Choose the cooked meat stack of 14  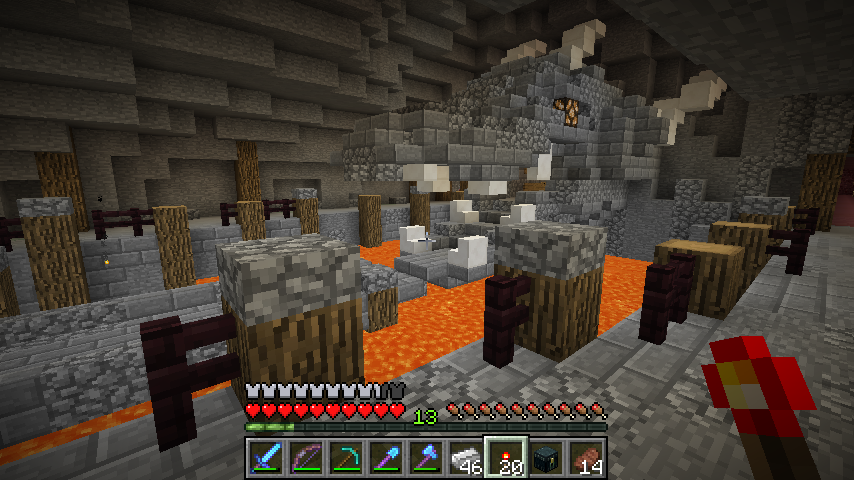[x=586, y=457]
